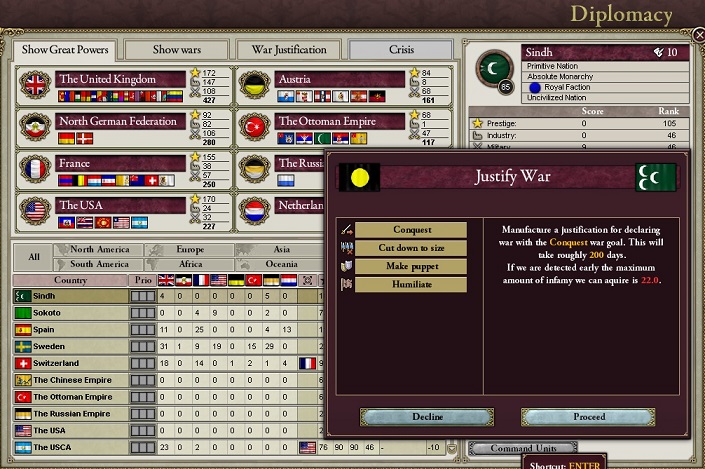Sort the list by Country column header
Image resolution: width=705 pixels, height=469 pixels.
tap(70, 280)
